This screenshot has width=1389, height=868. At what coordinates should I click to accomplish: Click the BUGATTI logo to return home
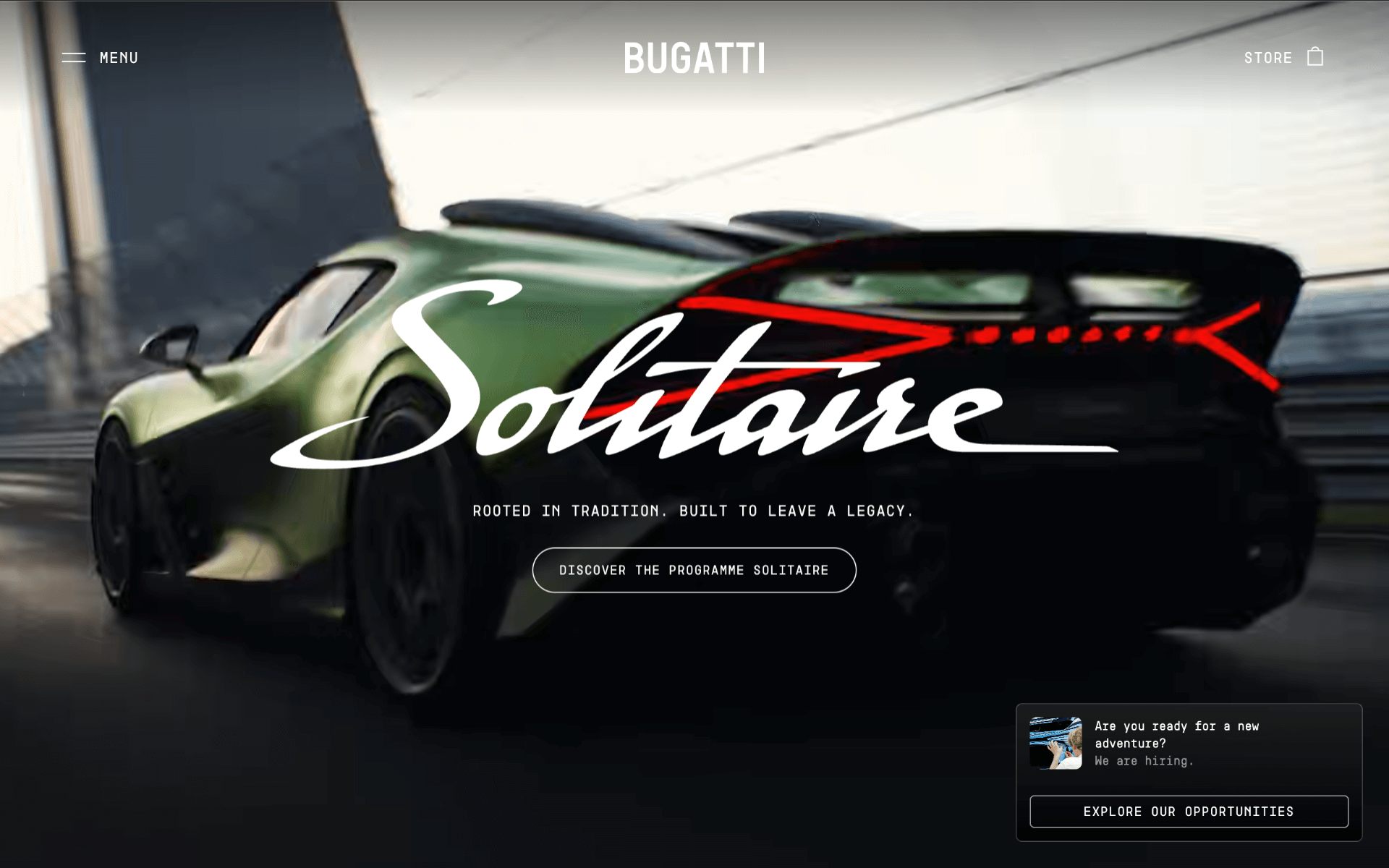tap(694, 58)
